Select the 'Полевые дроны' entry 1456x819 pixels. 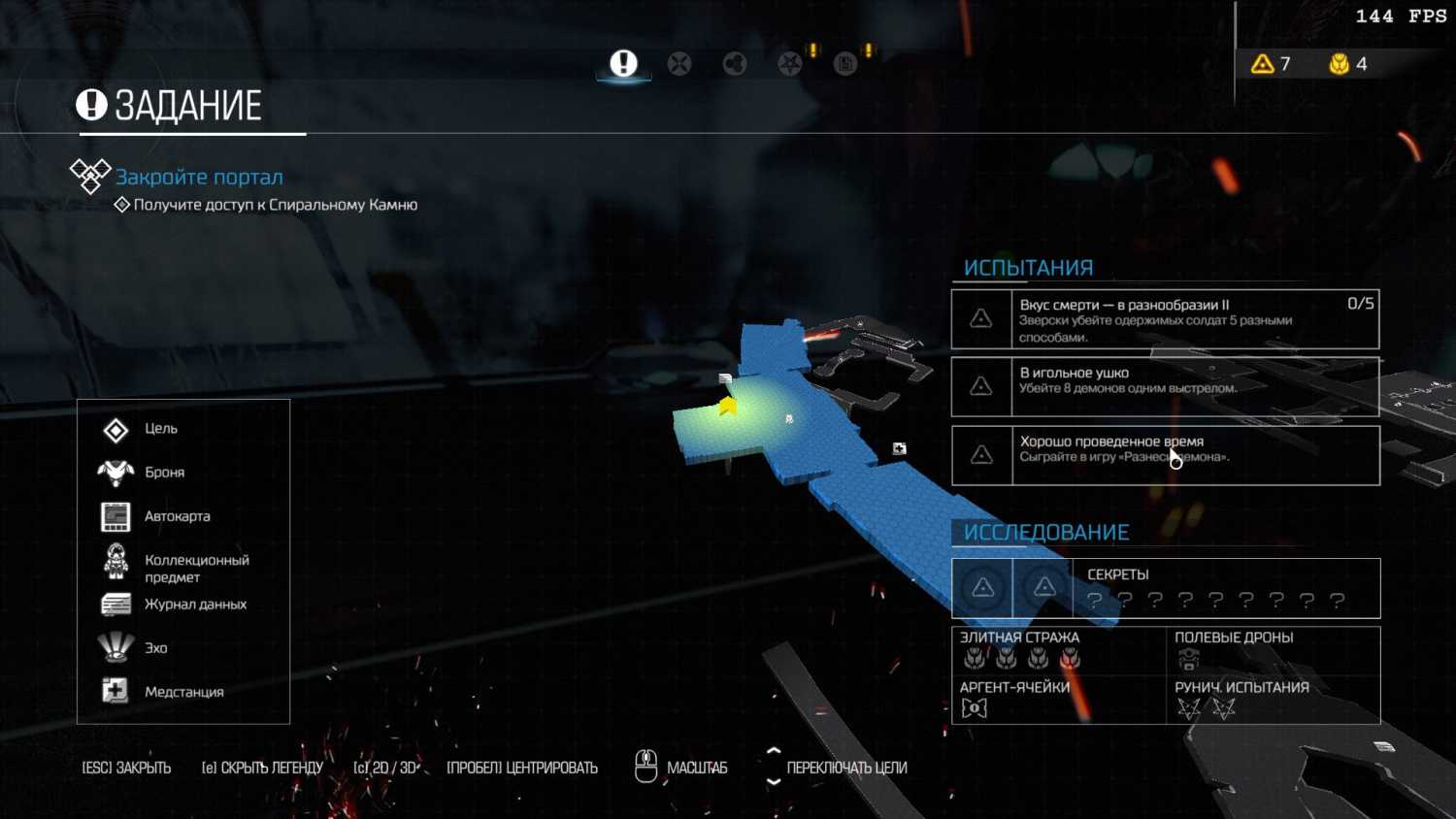pos(1272,650)
